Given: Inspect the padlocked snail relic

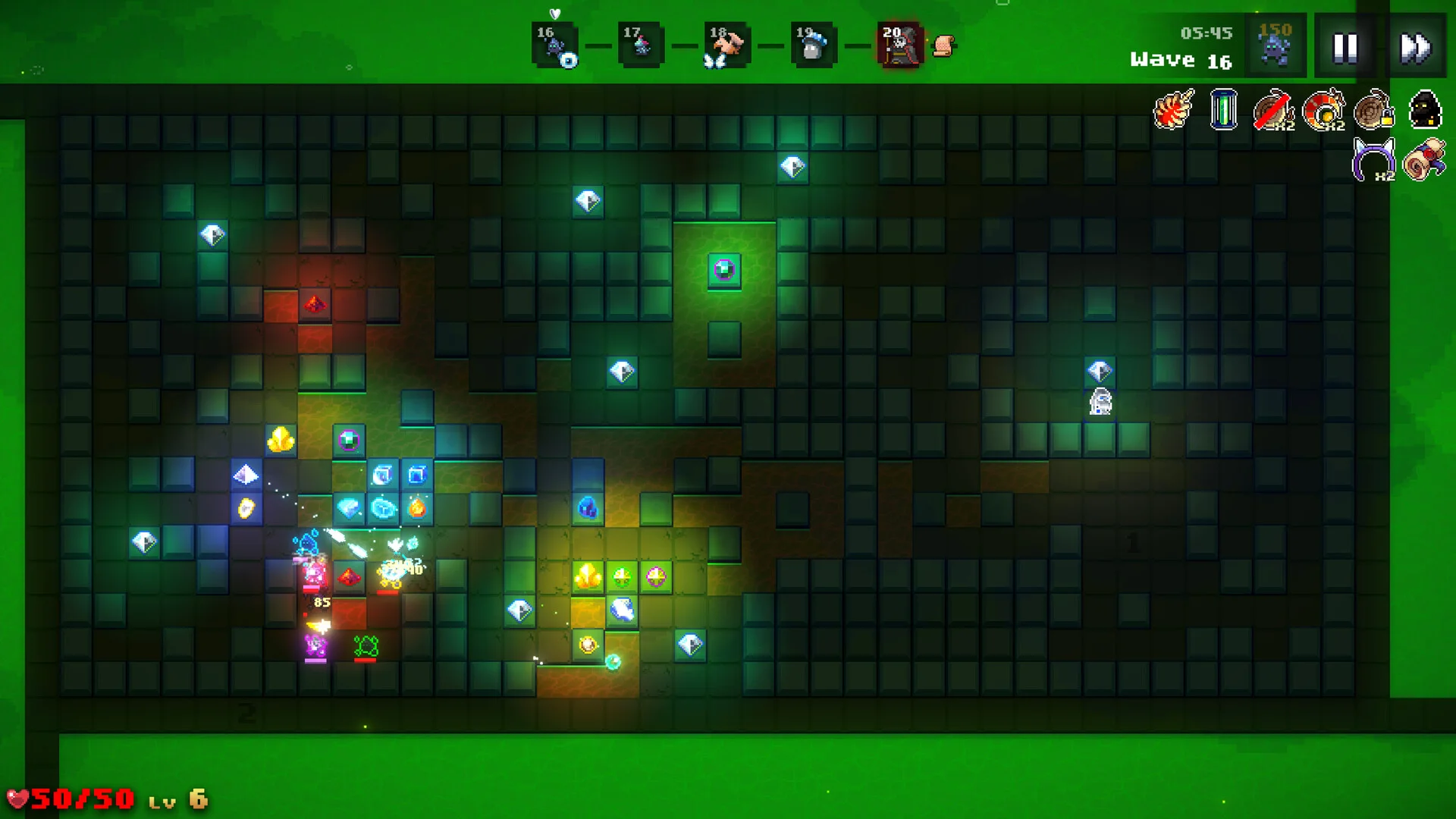Looking at the screenshot, I should pos(1374,110).
